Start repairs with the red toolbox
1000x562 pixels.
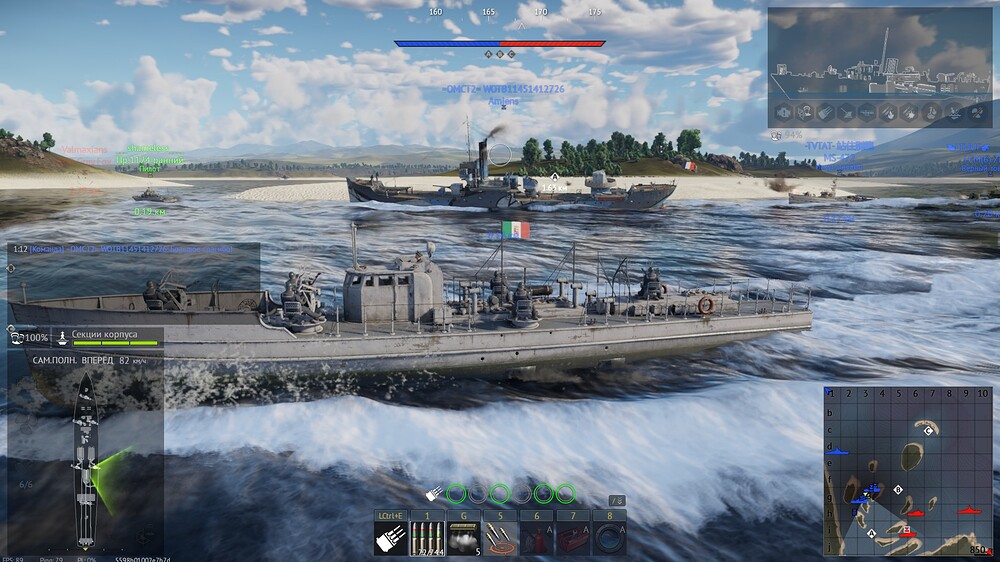click(573, 538)
